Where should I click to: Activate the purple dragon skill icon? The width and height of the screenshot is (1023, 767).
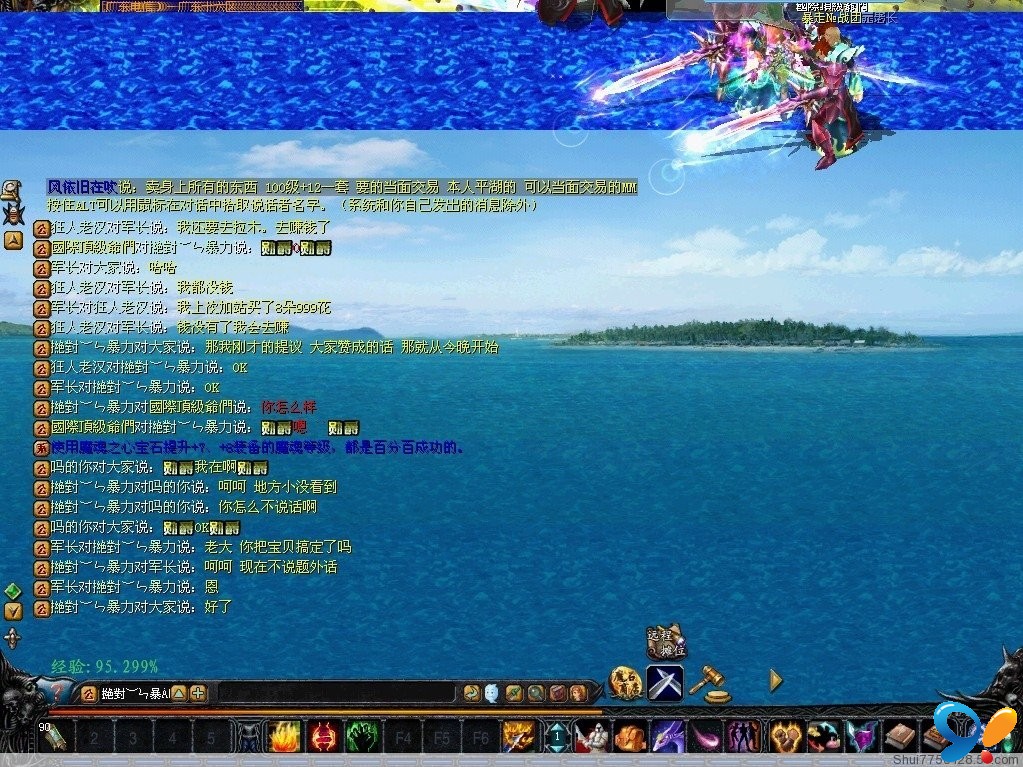(x=668, y=738)
